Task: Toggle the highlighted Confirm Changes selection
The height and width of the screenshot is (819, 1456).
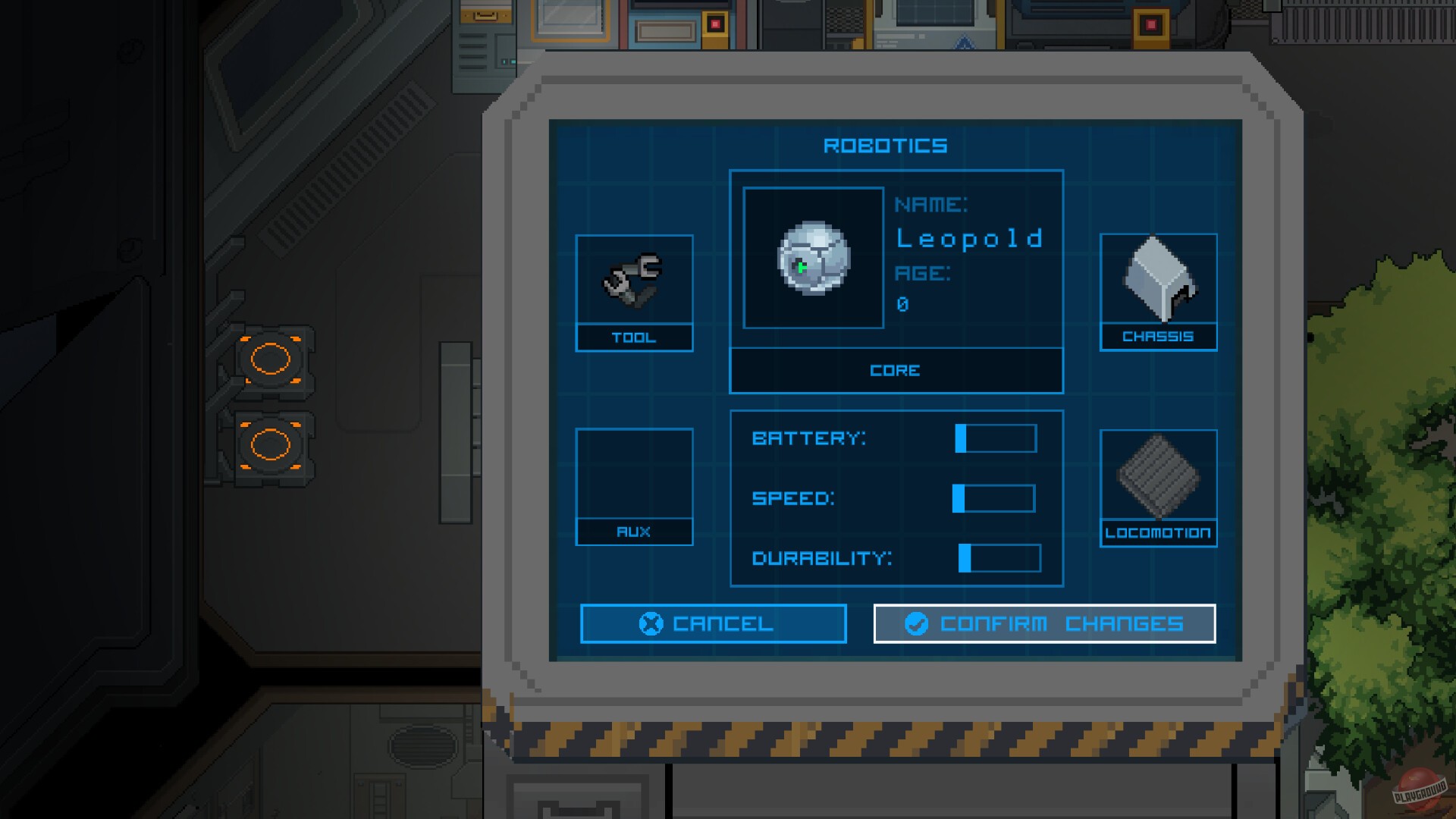Action: [x=1045, y=623]
